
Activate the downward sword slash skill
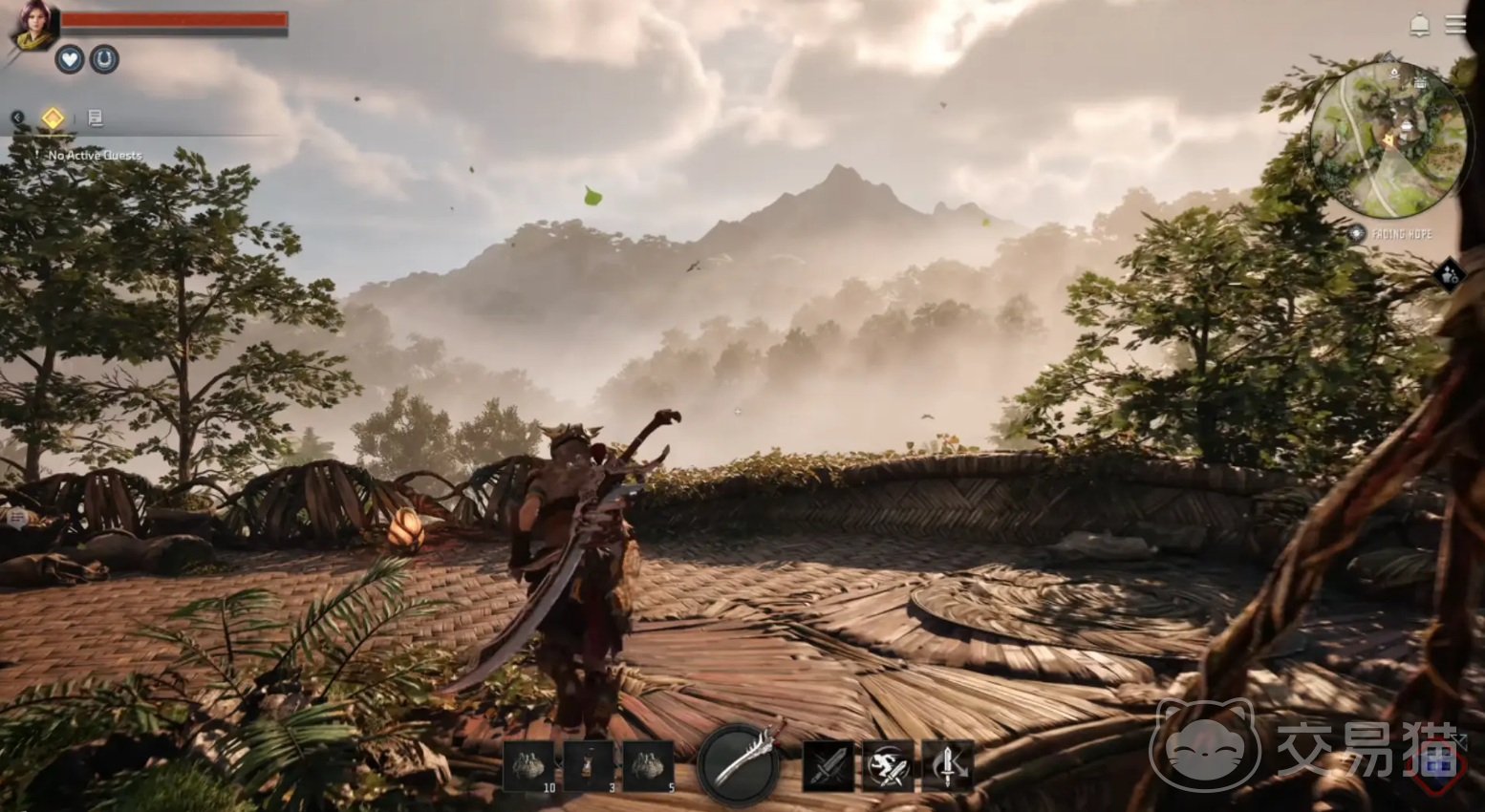(947, 765)
